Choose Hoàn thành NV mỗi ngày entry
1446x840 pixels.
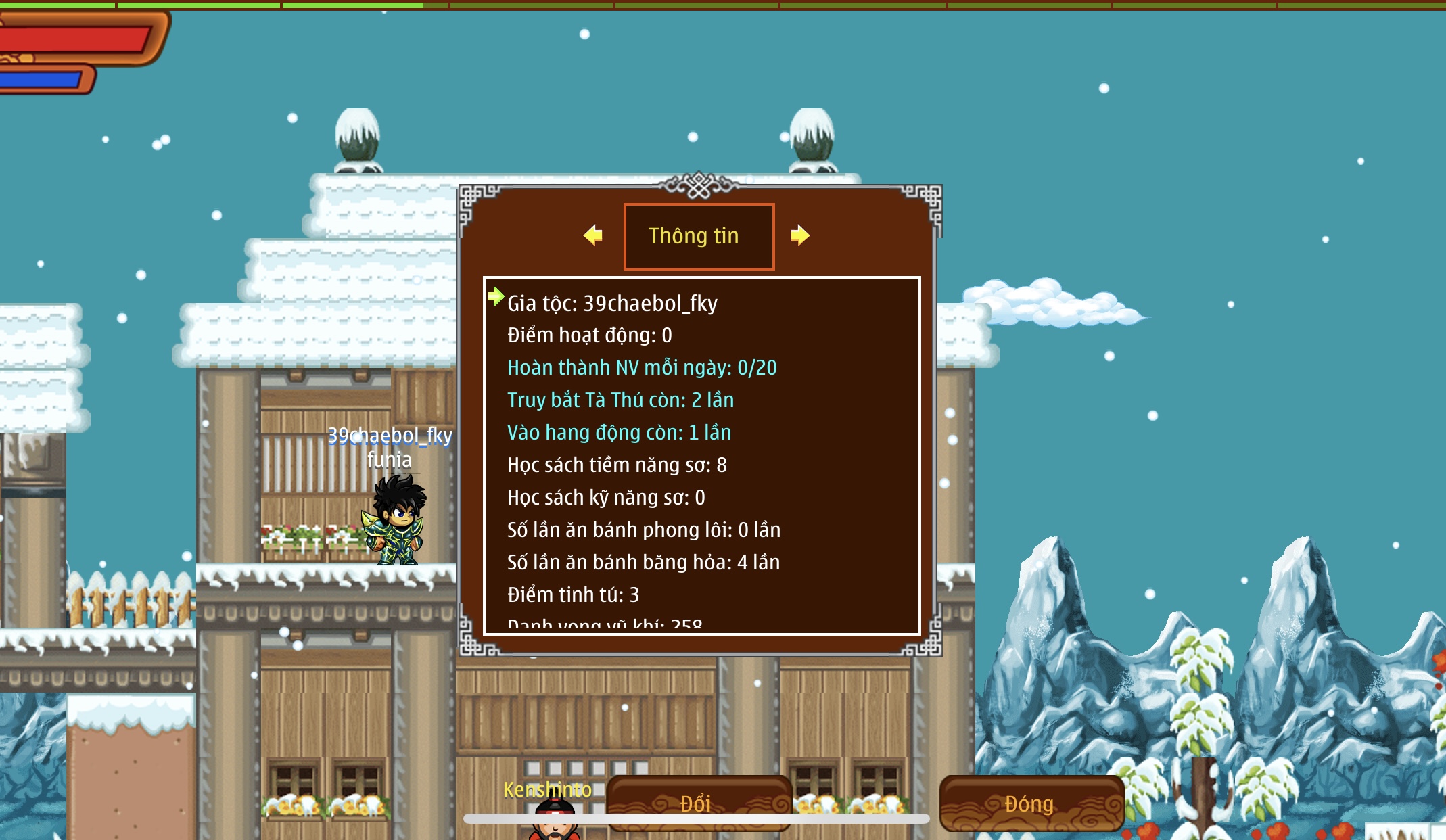tap(642, 368)
